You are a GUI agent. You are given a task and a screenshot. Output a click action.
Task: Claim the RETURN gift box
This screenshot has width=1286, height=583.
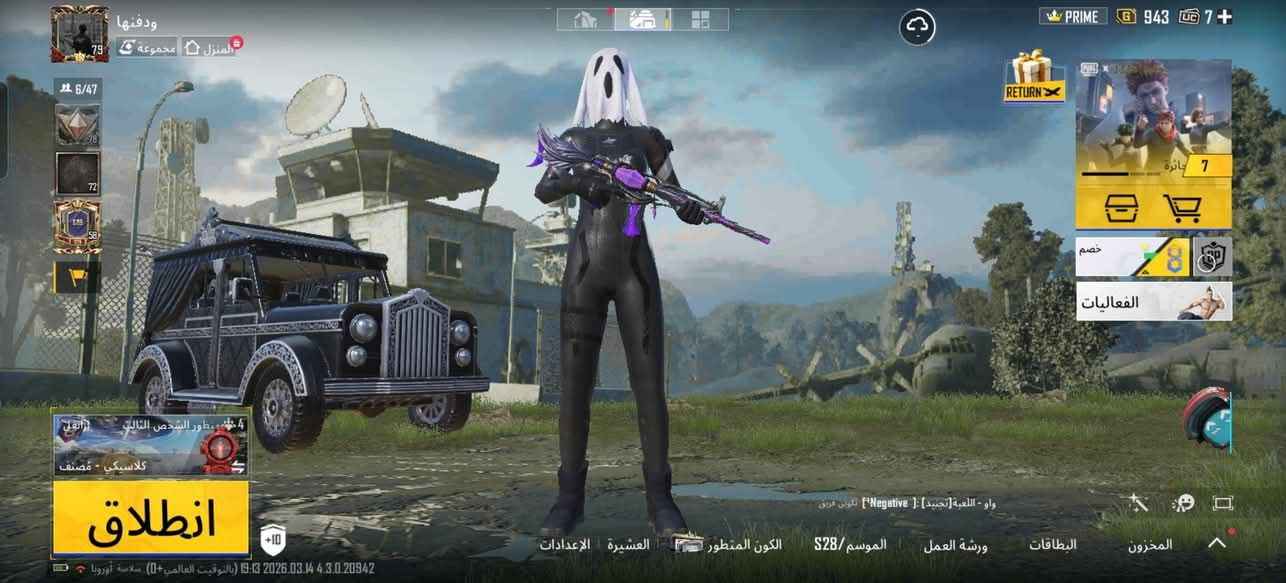click(x=1032, y=78)
